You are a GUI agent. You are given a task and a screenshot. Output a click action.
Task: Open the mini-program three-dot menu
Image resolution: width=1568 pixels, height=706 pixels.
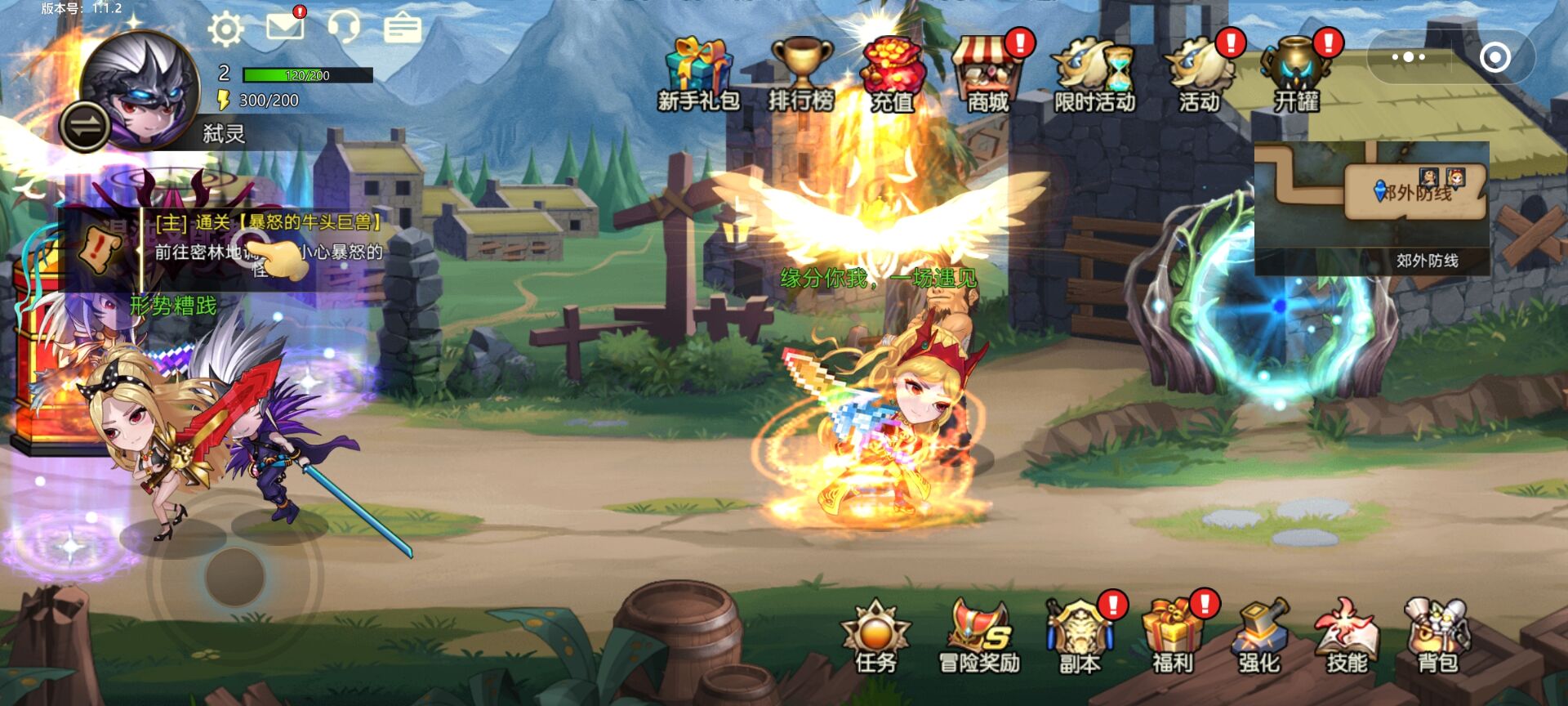coord(1409,57)
